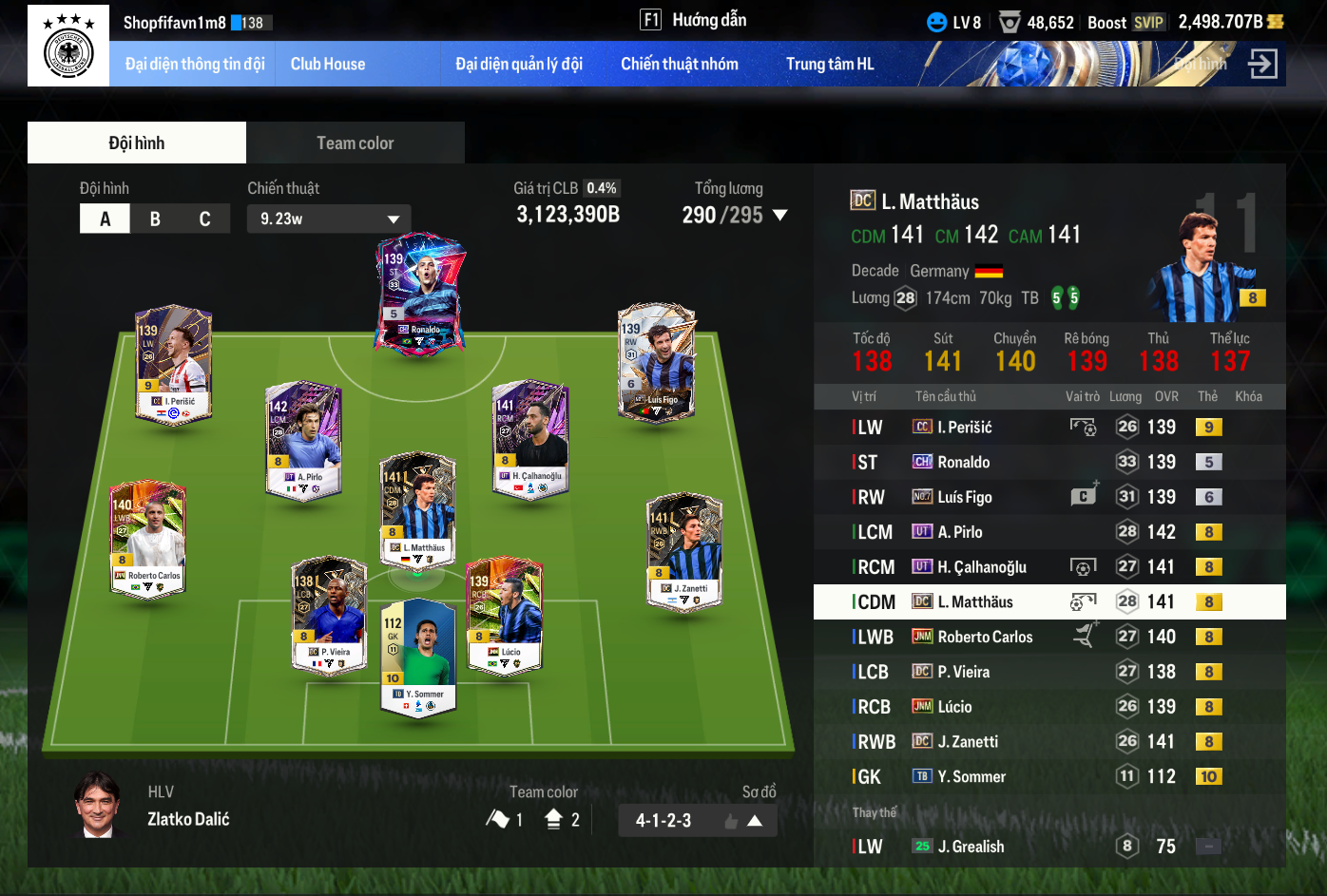Screen dimensions: 1327x896
Task: Open manager Zlatko Dalić portrait
Action: 98,806
